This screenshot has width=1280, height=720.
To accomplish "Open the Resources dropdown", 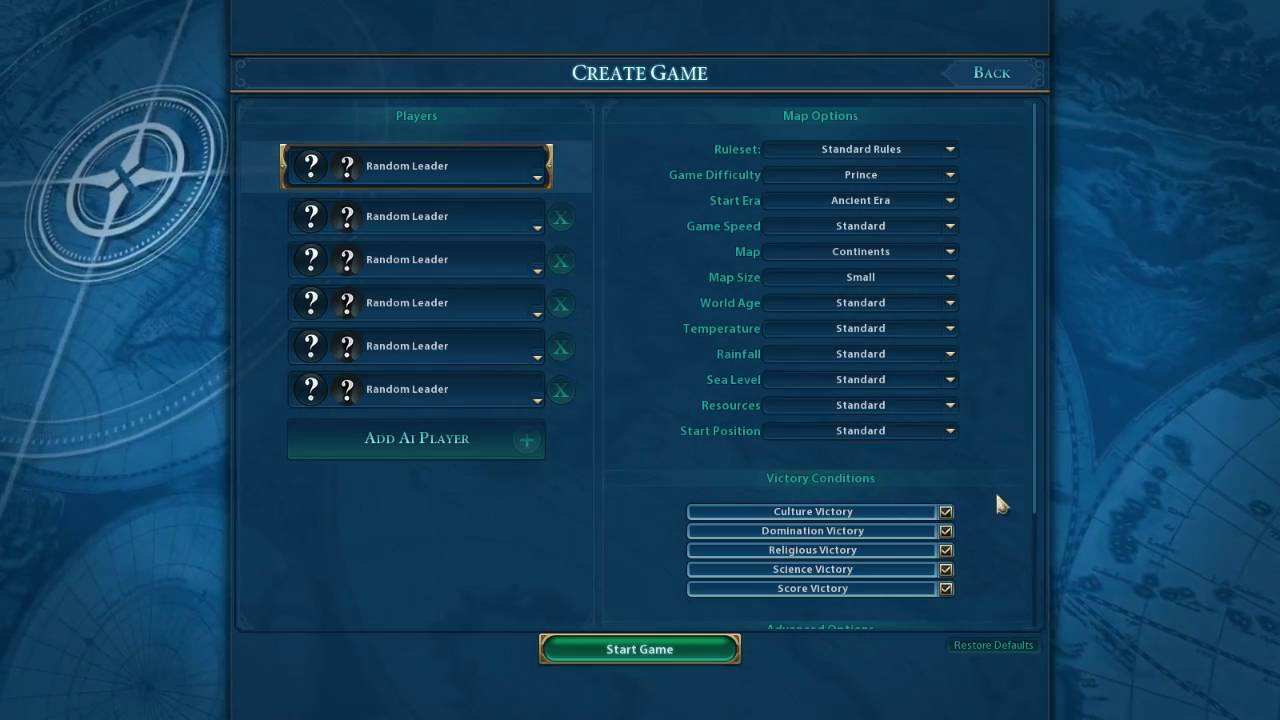I will tap(861, 405).
